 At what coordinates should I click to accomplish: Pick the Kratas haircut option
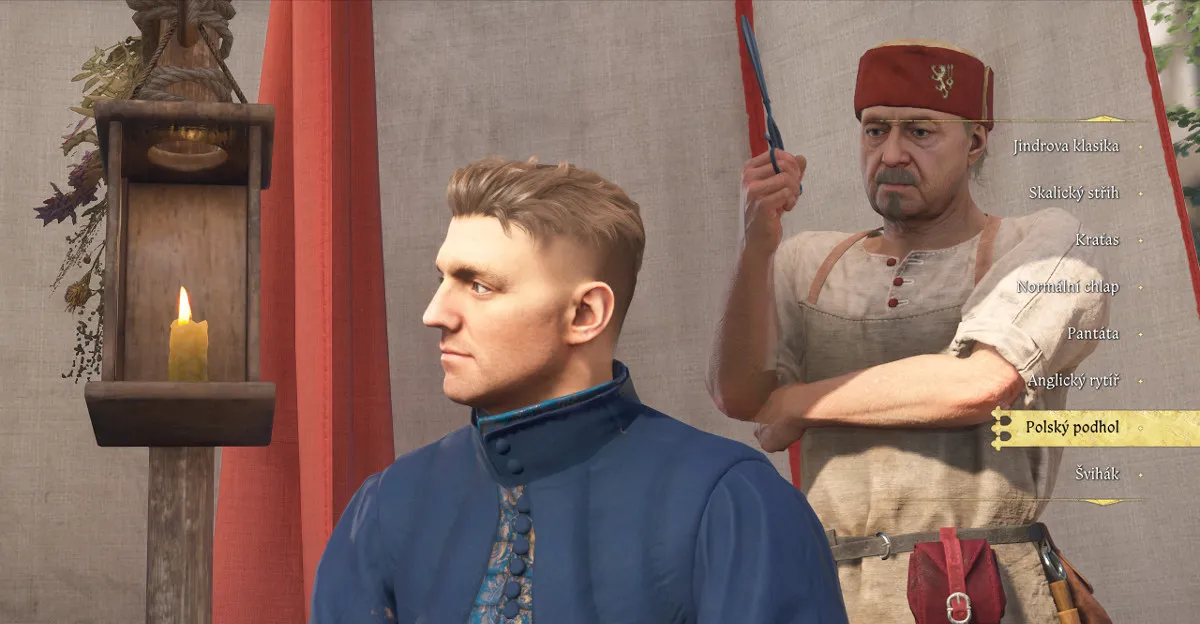(x=1098, y=240)
